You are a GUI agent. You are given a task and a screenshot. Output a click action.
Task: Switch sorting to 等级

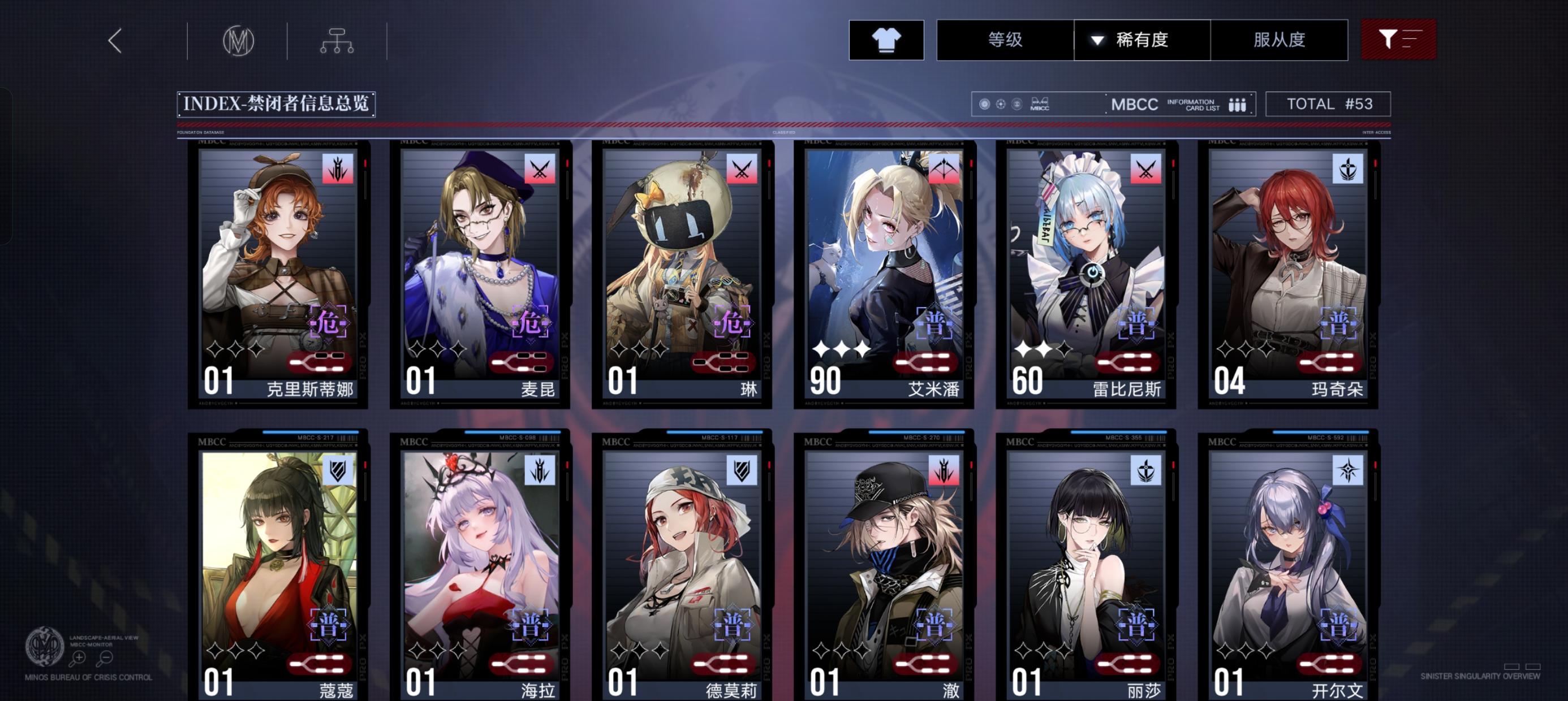pos(1003,40)
